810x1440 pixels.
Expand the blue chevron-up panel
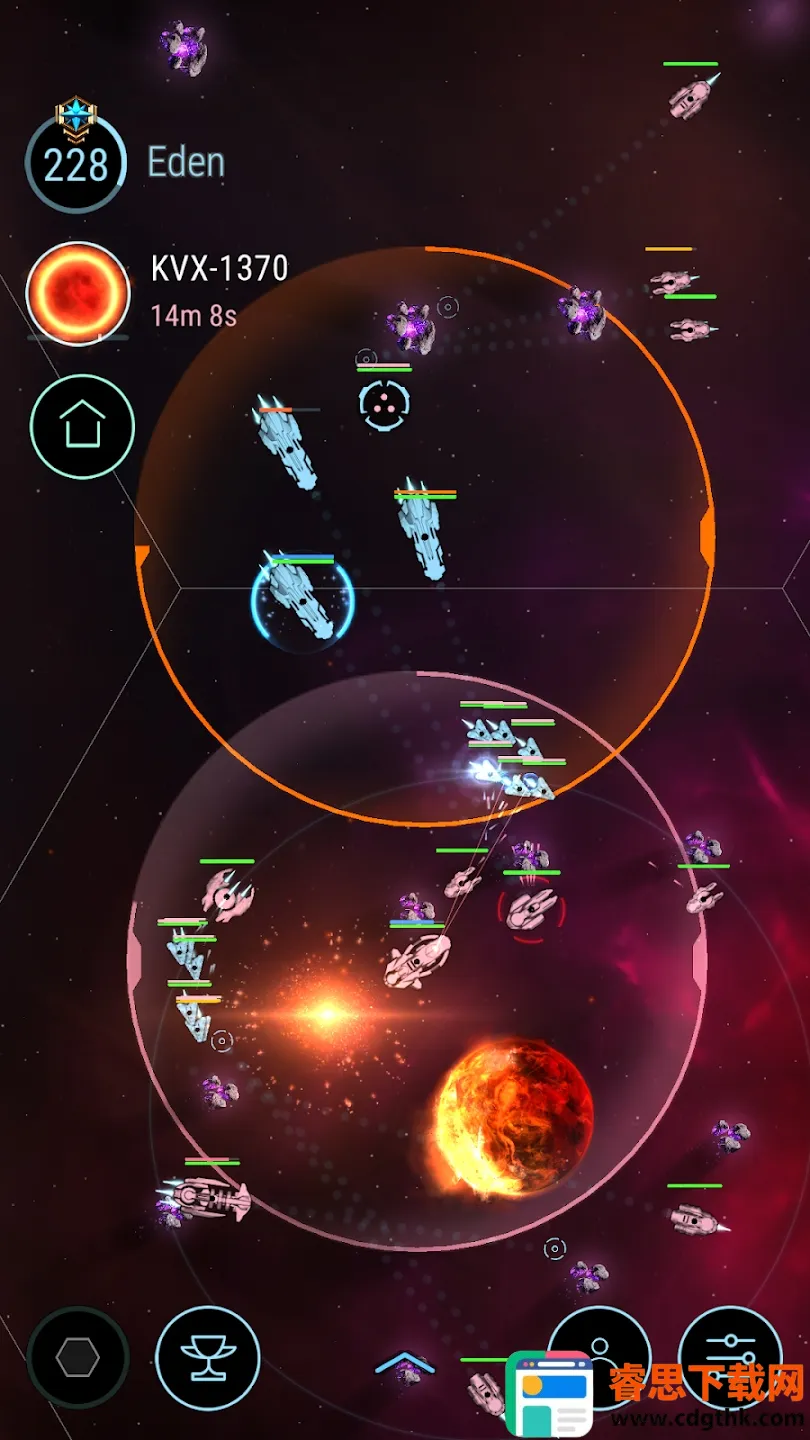(405, 1364)
